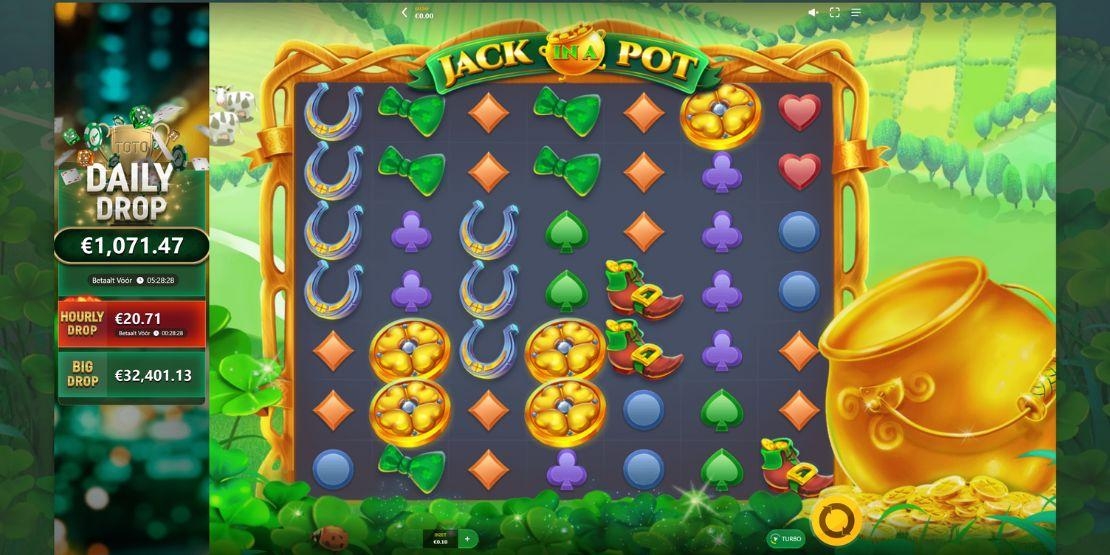The height and width of the screenshot is (555, 1110).
Task: Increase the bet with the plus button
Action: (x=466, y=539)
